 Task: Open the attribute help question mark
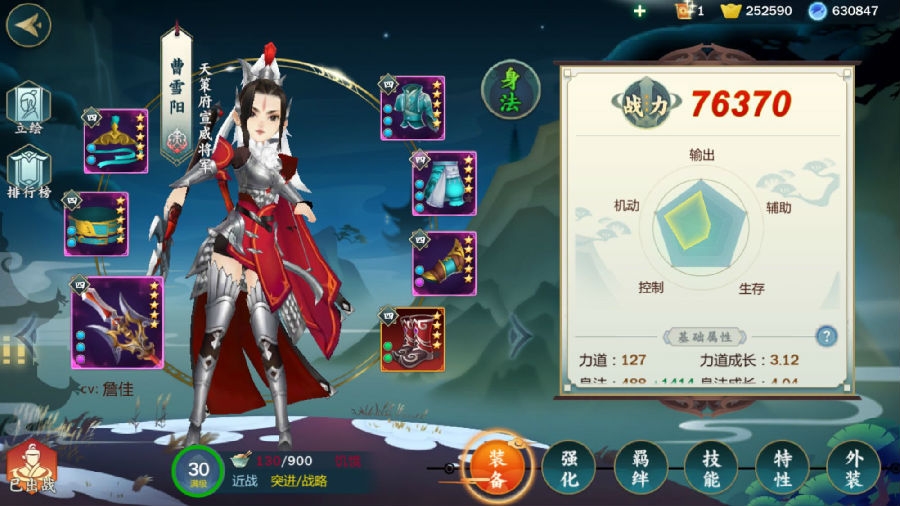click(826, 336)
